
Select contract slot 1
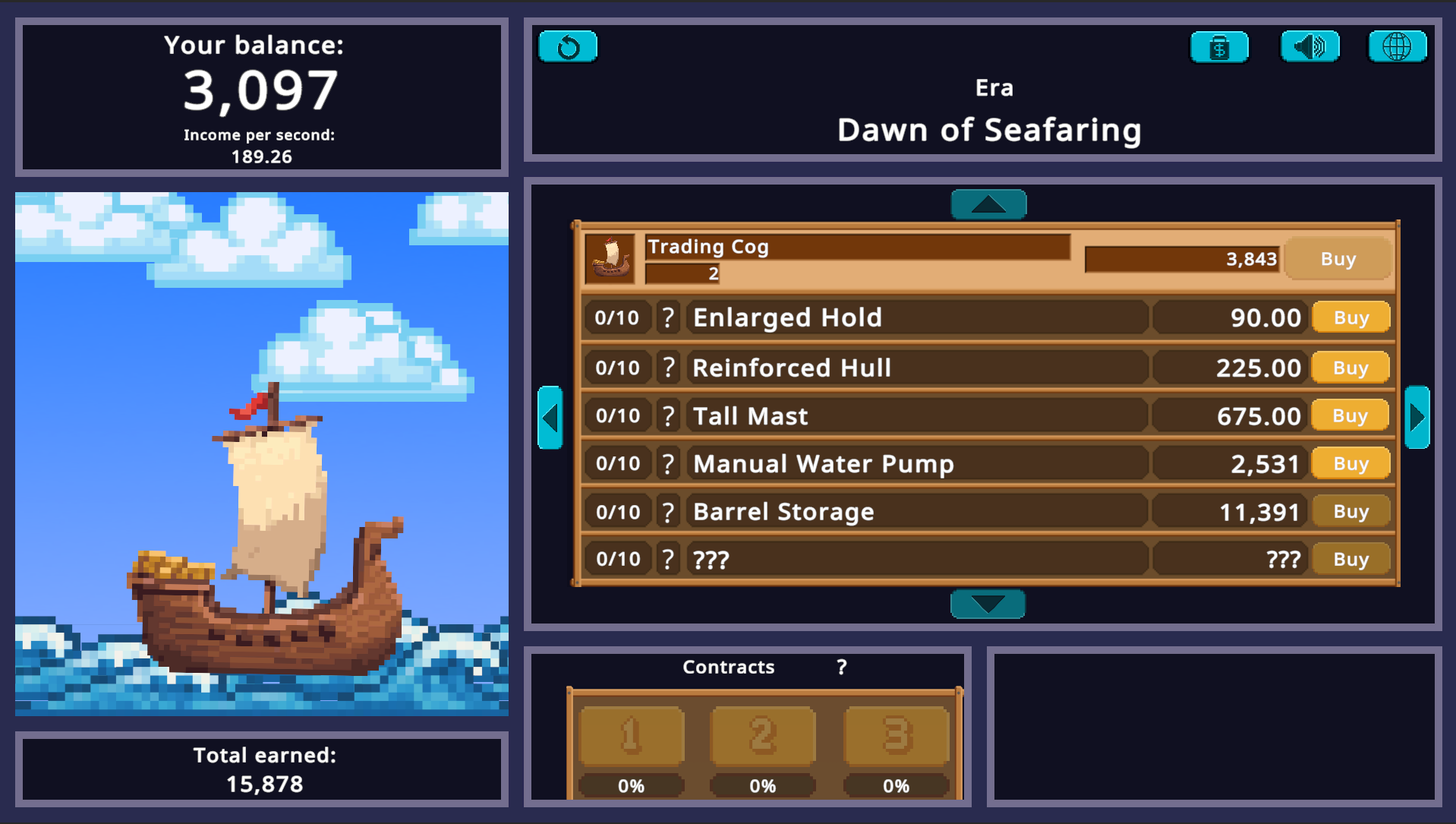(x=630, y=734)
